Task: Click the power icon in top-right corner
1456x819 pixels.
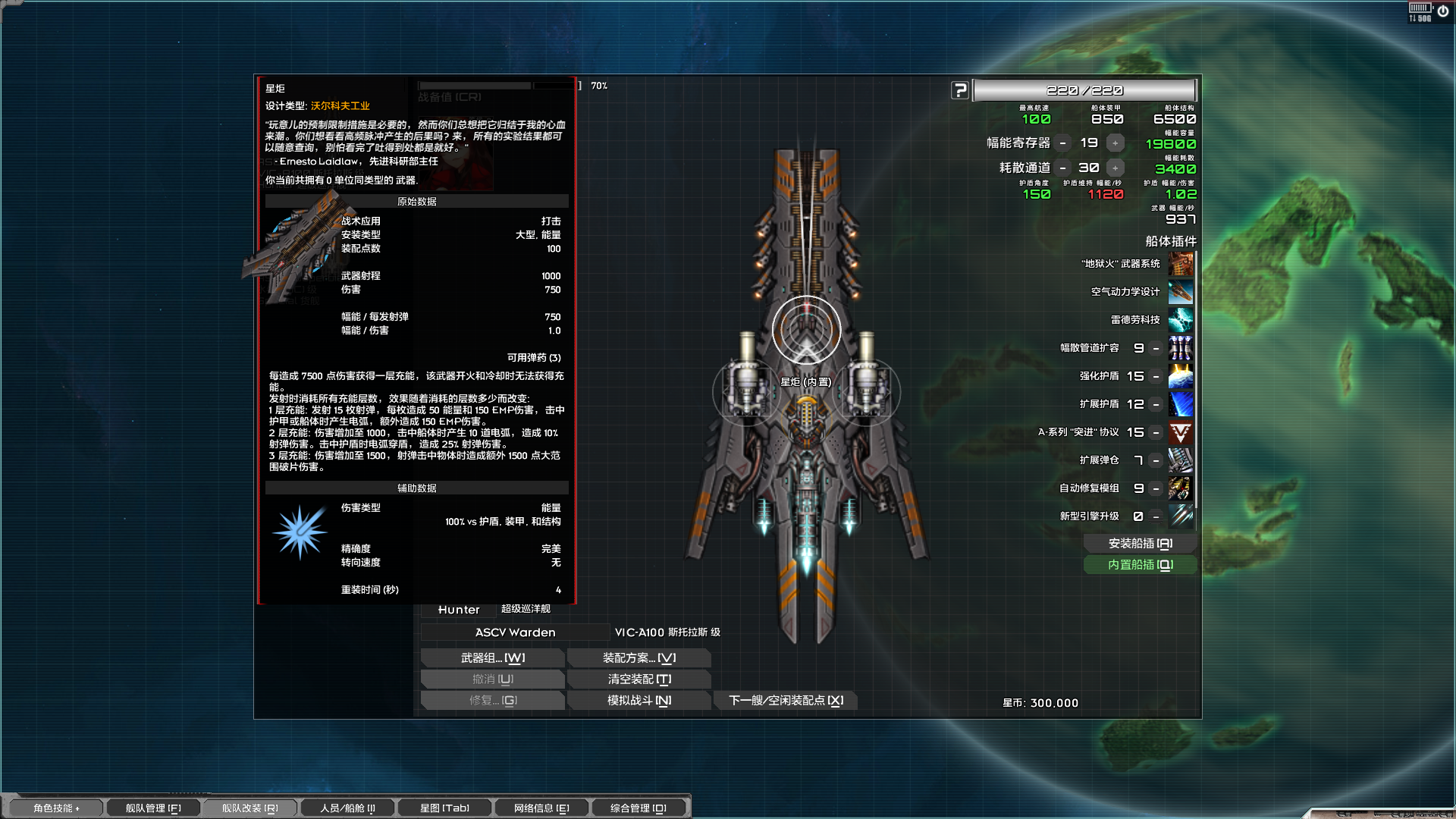Action: coord(1443,11)
